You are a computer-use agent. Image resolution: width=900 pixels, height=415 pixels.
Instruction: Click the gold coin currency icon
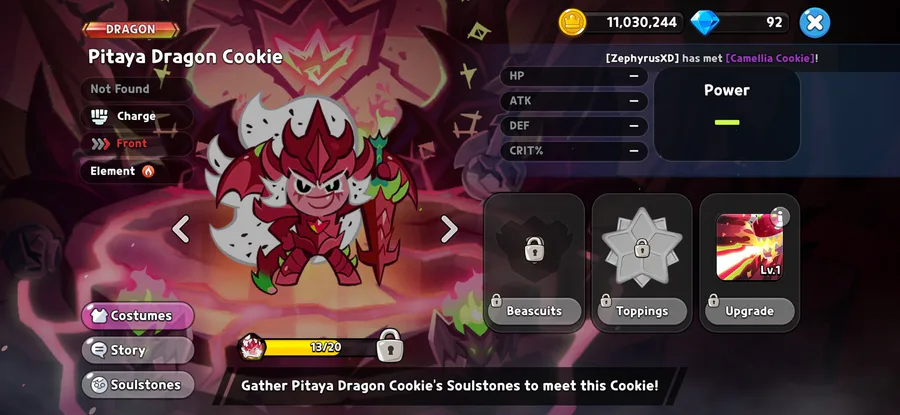point(572,21)
